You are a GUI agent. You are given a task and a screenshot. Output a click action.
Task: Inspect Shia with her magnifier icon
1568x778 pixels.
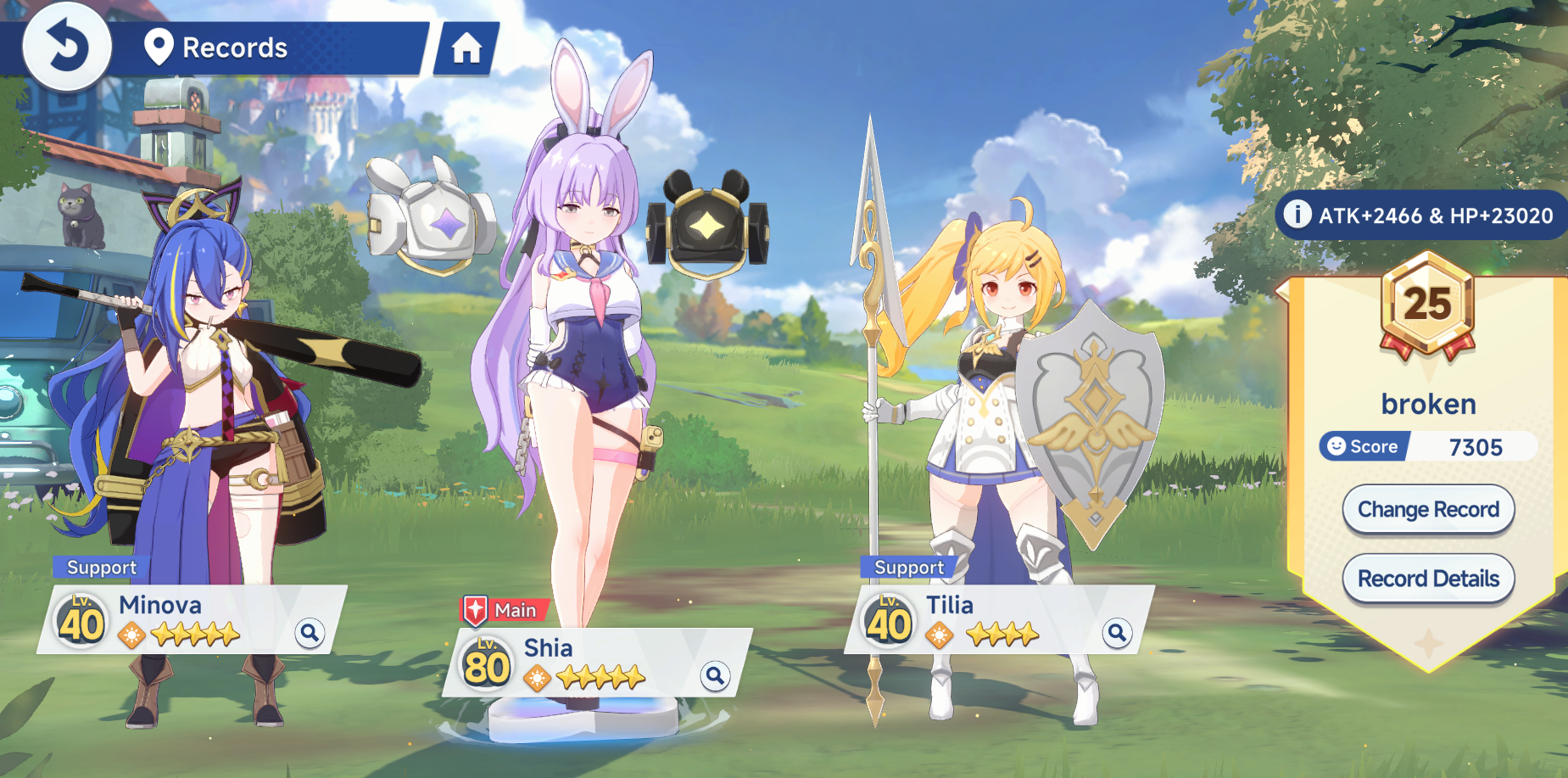pos(715,675)
